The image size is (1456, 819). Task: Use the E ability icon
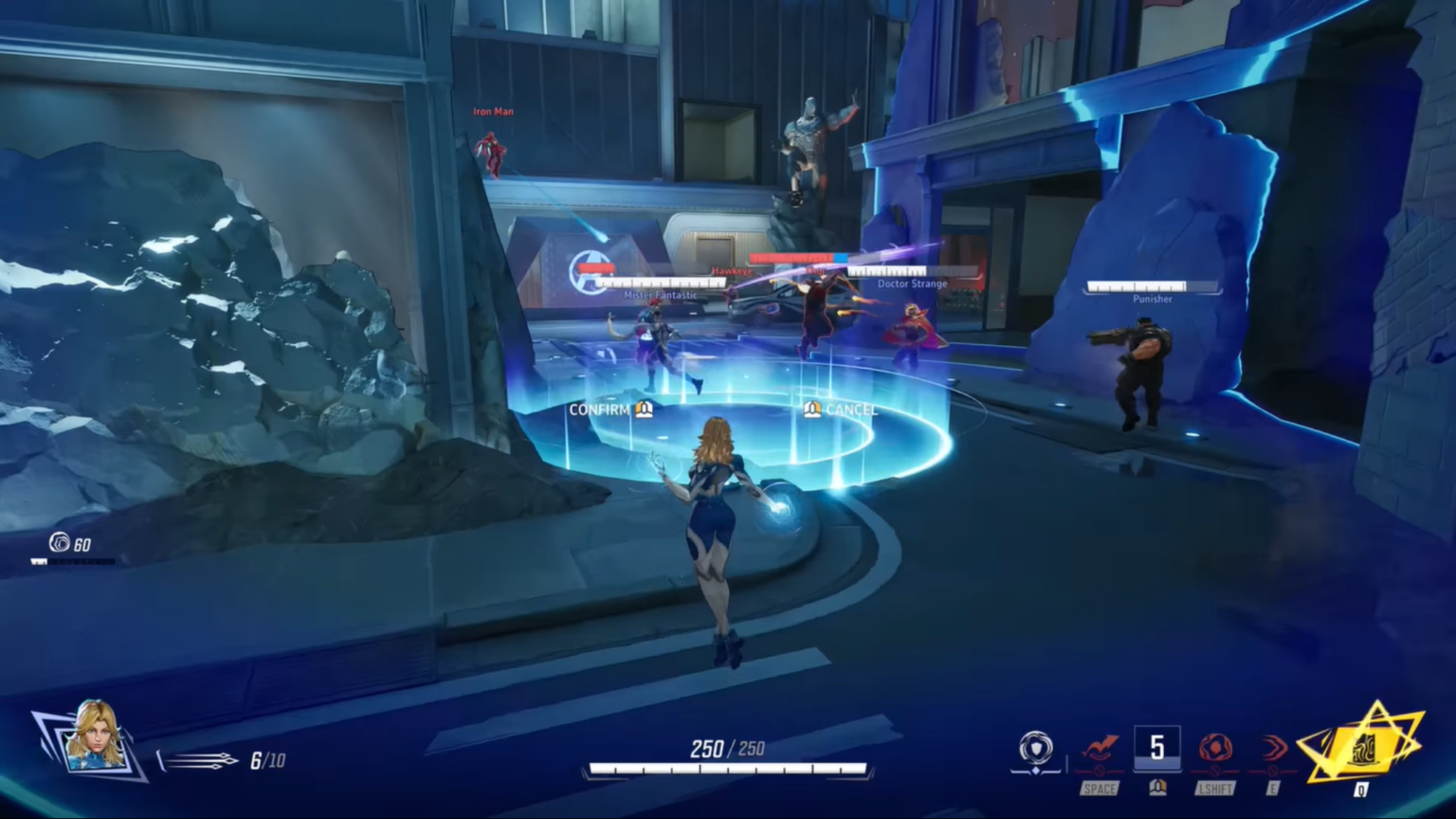1272,749
